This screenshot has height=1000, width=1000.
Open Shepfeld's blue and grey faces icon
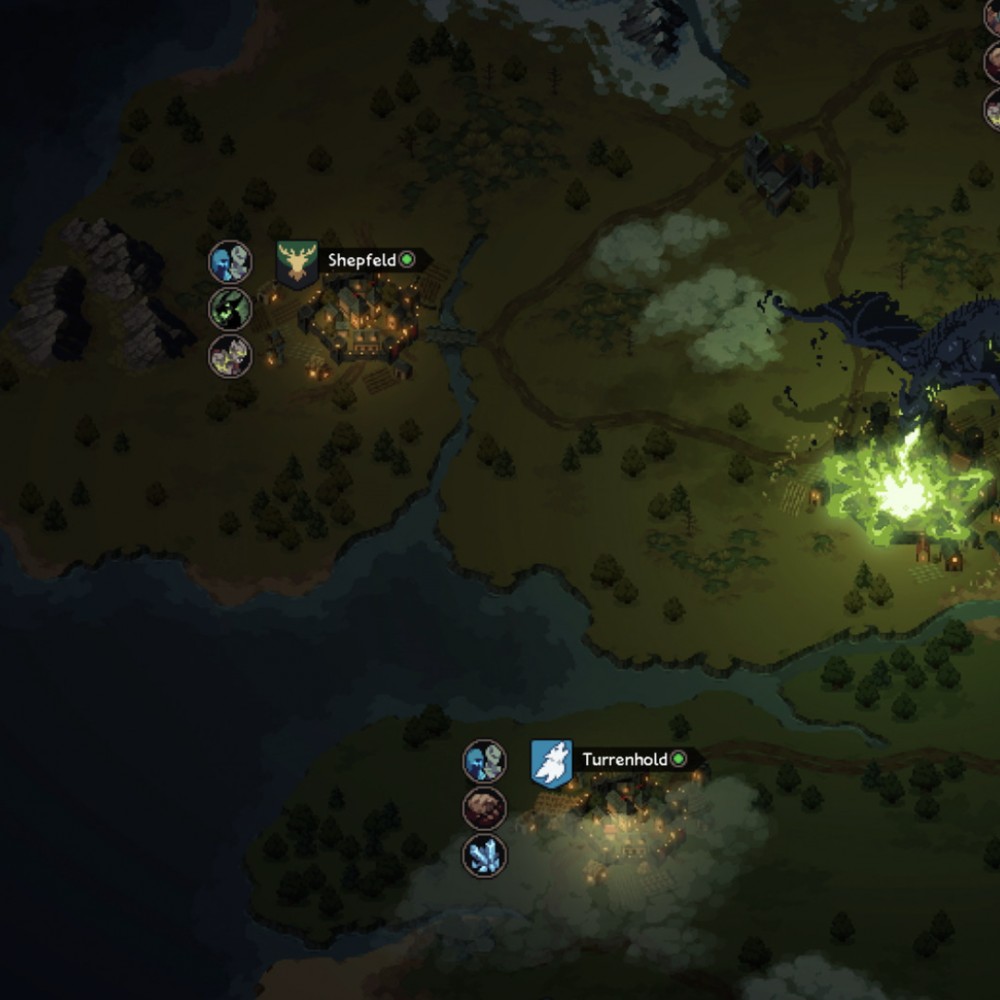(230, 263)
